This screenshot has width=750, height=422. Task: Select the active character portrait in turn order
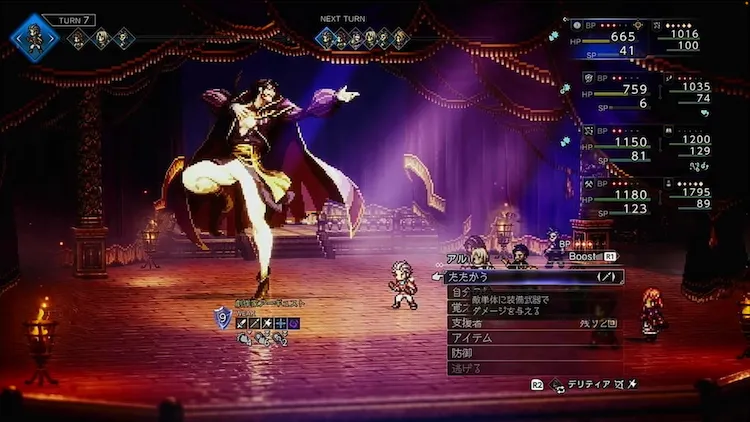click(x=35, y=37)
